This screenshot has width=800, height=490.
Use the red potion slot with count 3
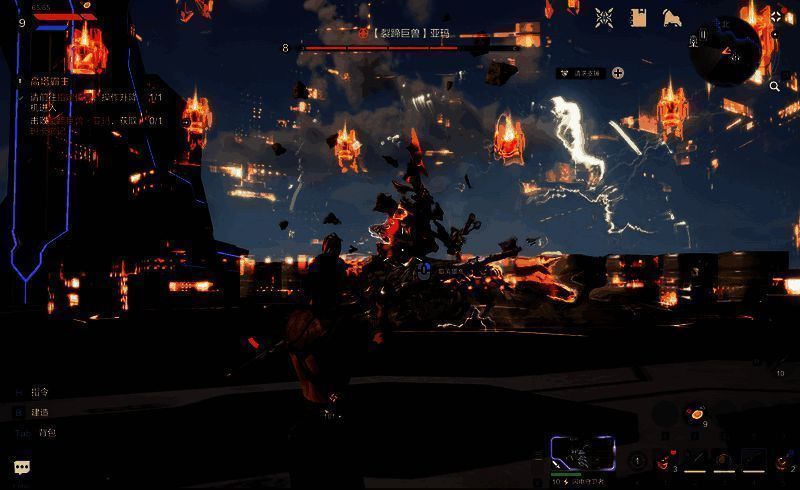[x=663, y=460]
